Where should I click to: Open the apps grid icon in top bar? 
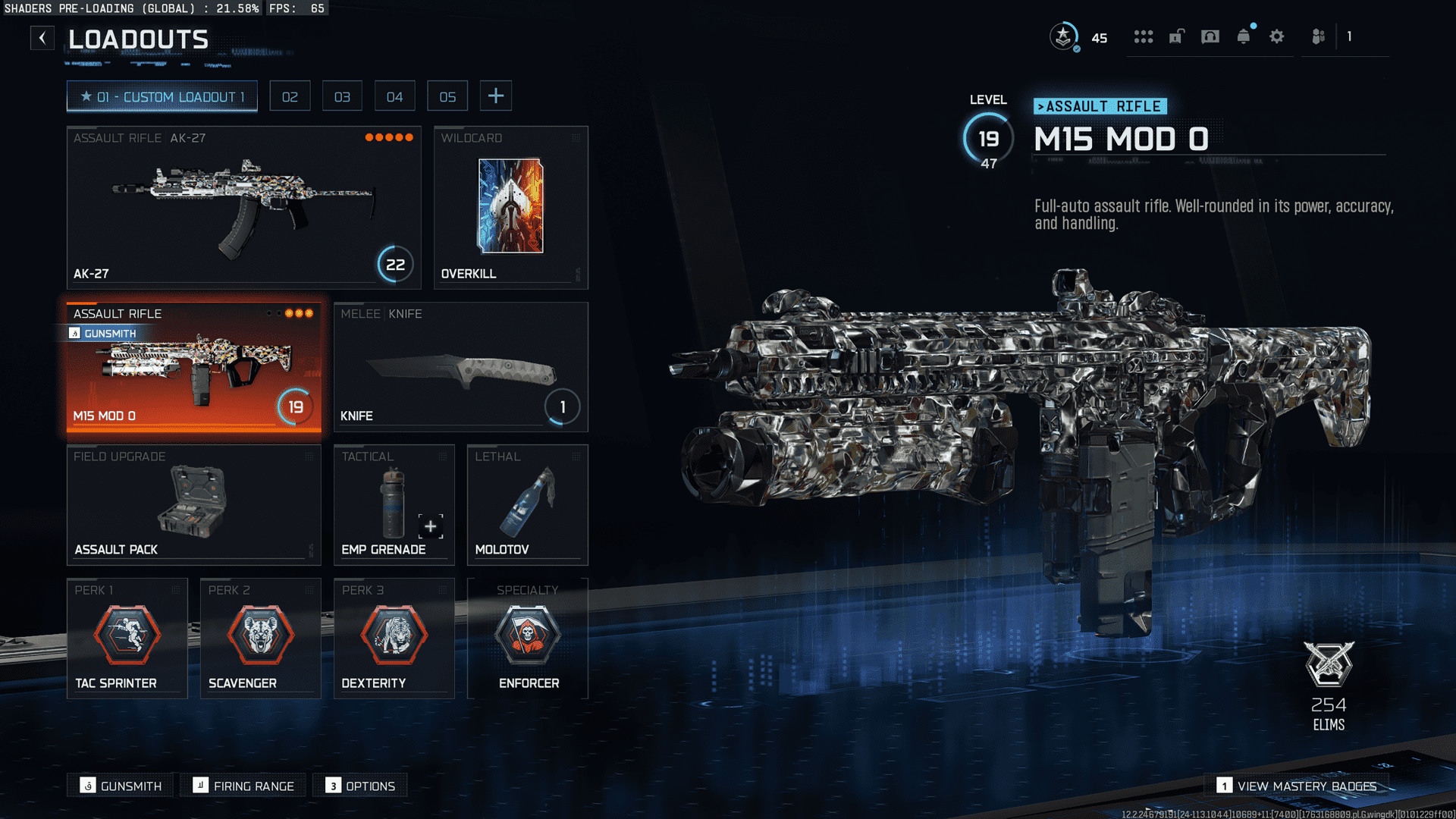(1144, 36)
